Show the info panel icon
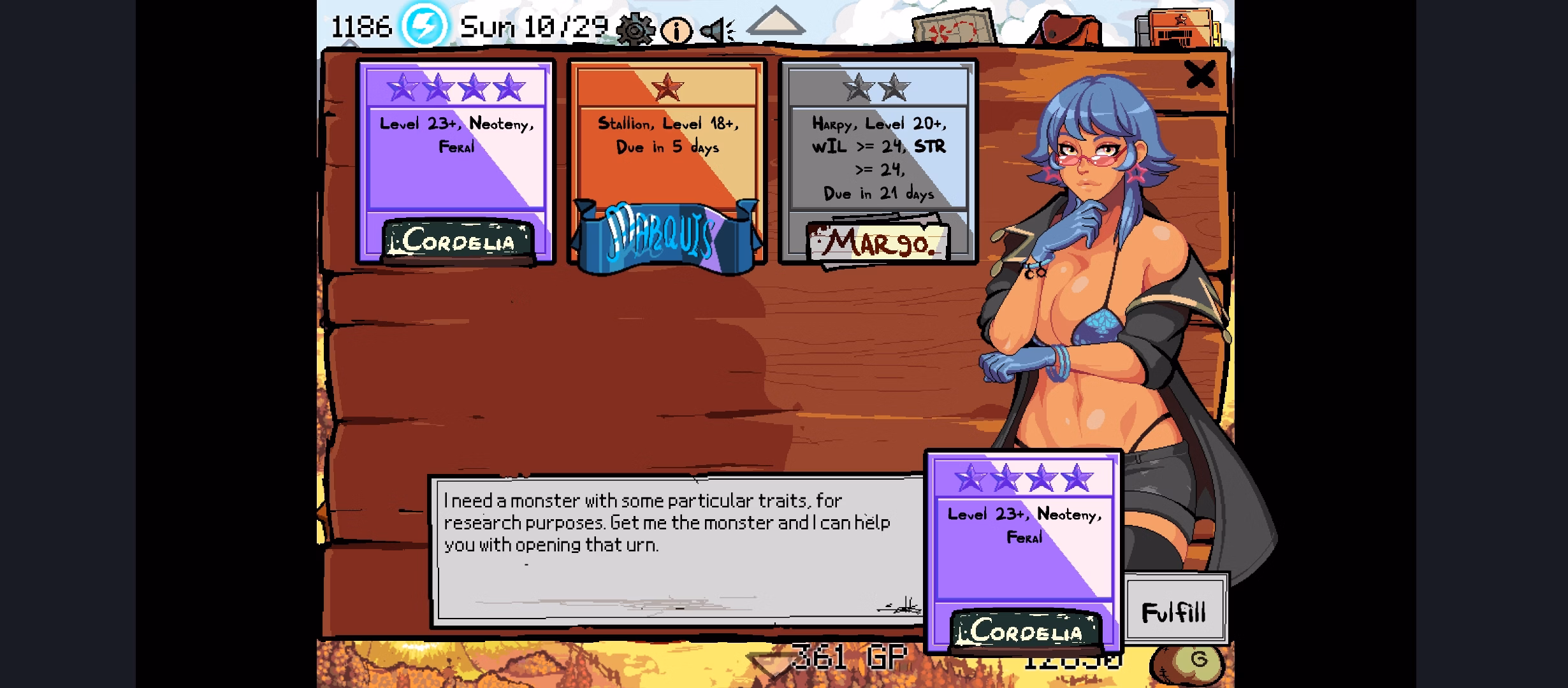The image size is (1568, 688). coord(676,30)
